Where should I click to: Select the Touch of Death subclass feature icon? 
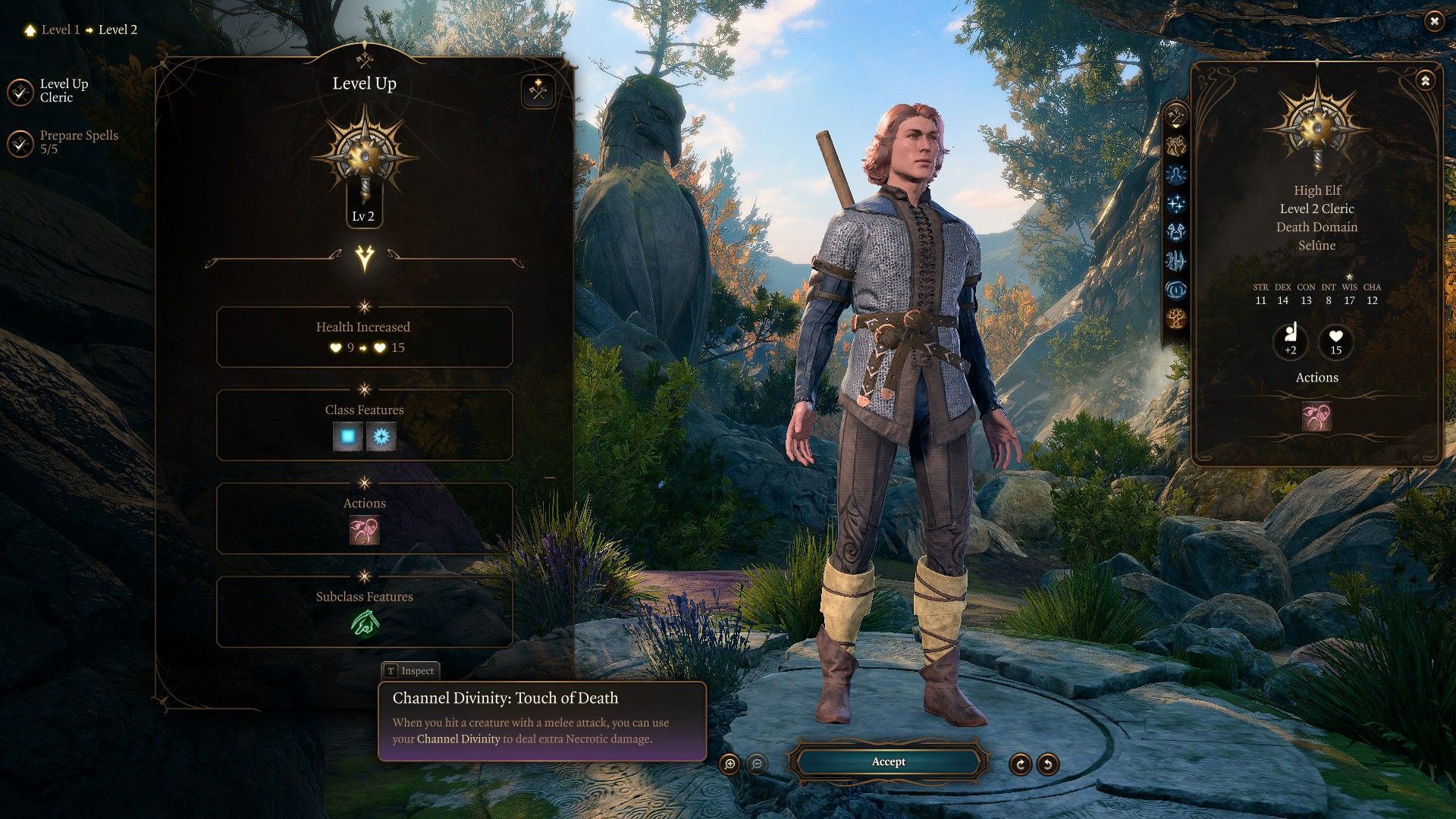pyautogui.click(x=365, y=624)
